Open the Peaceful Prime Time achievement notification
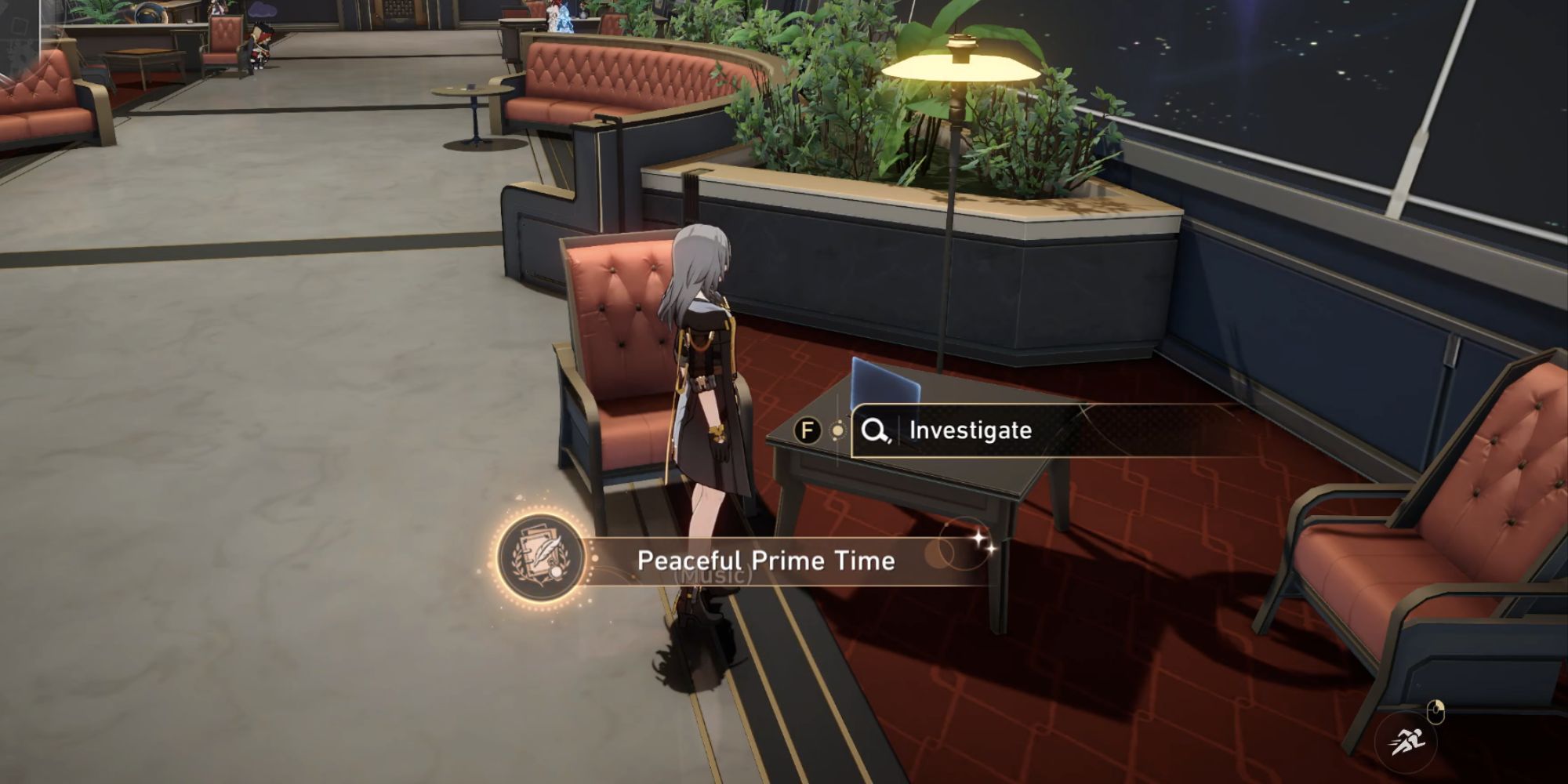The height and width of the screenshot is (784, 1568). pos(764,561)
